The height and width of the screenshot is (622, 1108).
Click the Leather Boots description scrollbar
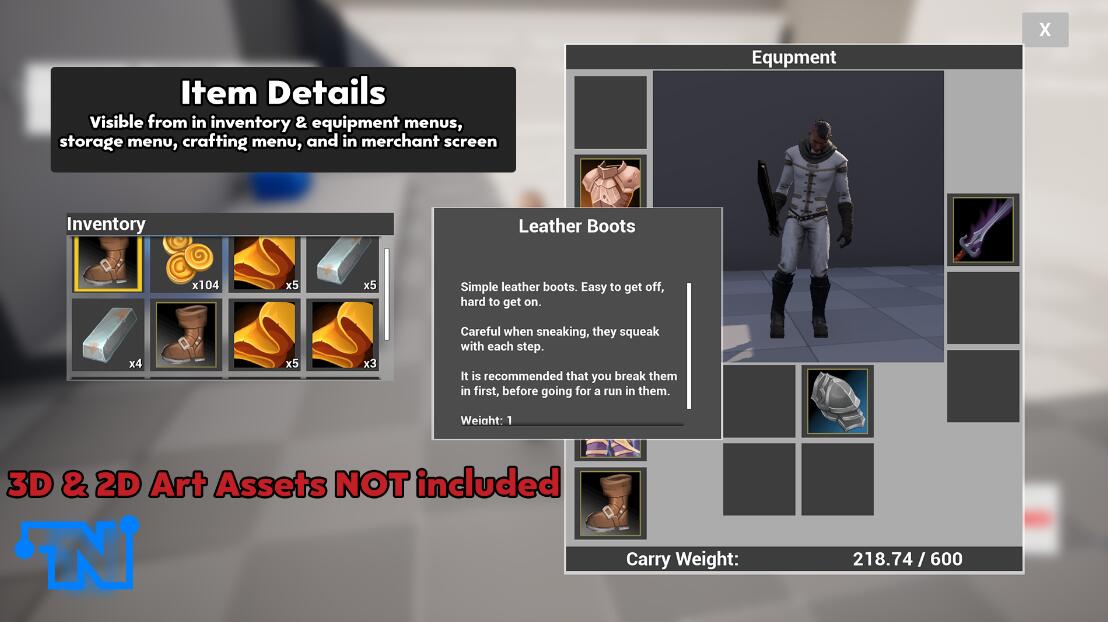(689, 345)
